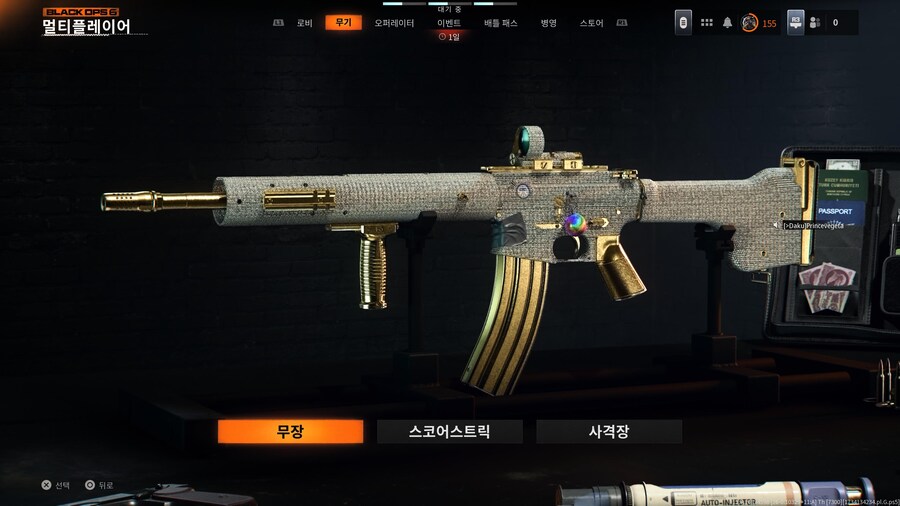Open the 스코어스트릭 (Scorestreaks) menu

pos(449,432)
